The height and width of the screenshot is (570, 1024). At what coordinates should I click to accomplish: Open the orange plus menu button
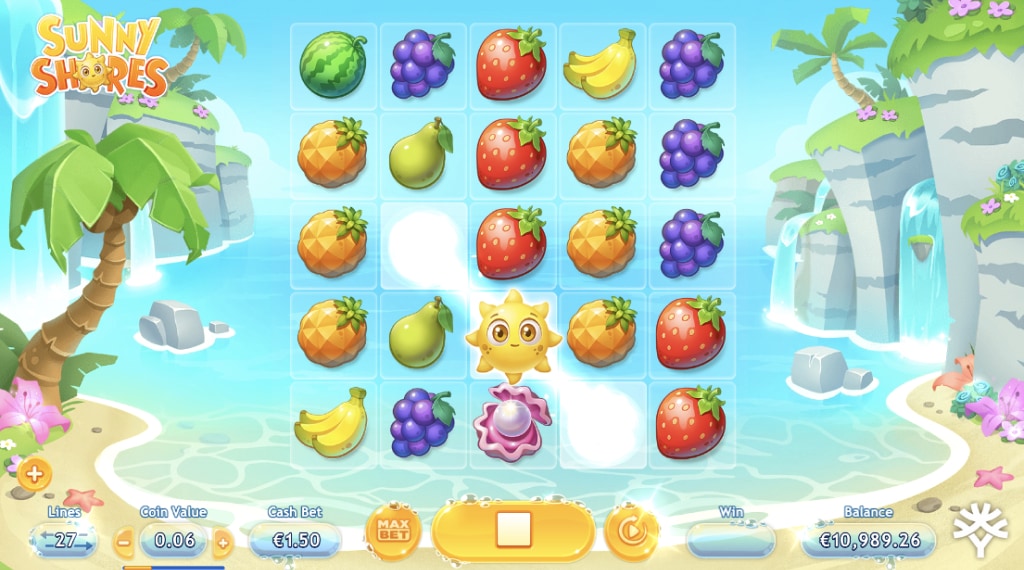pos(34,474)
